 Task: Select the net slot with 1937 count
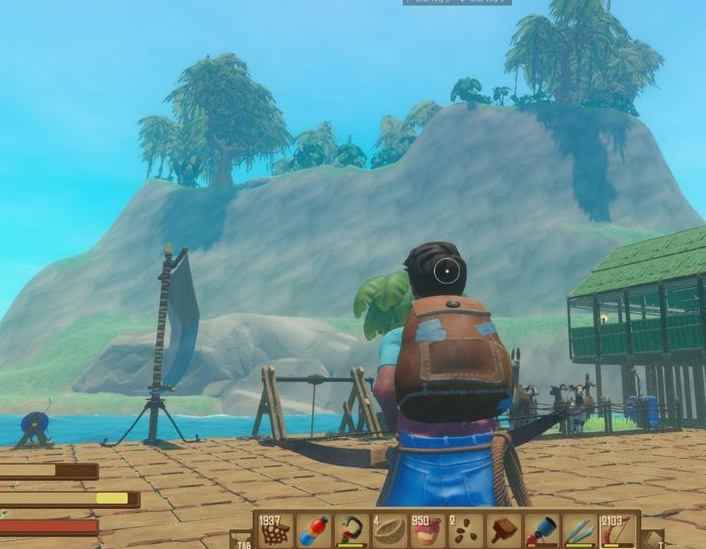click(274, 530)
